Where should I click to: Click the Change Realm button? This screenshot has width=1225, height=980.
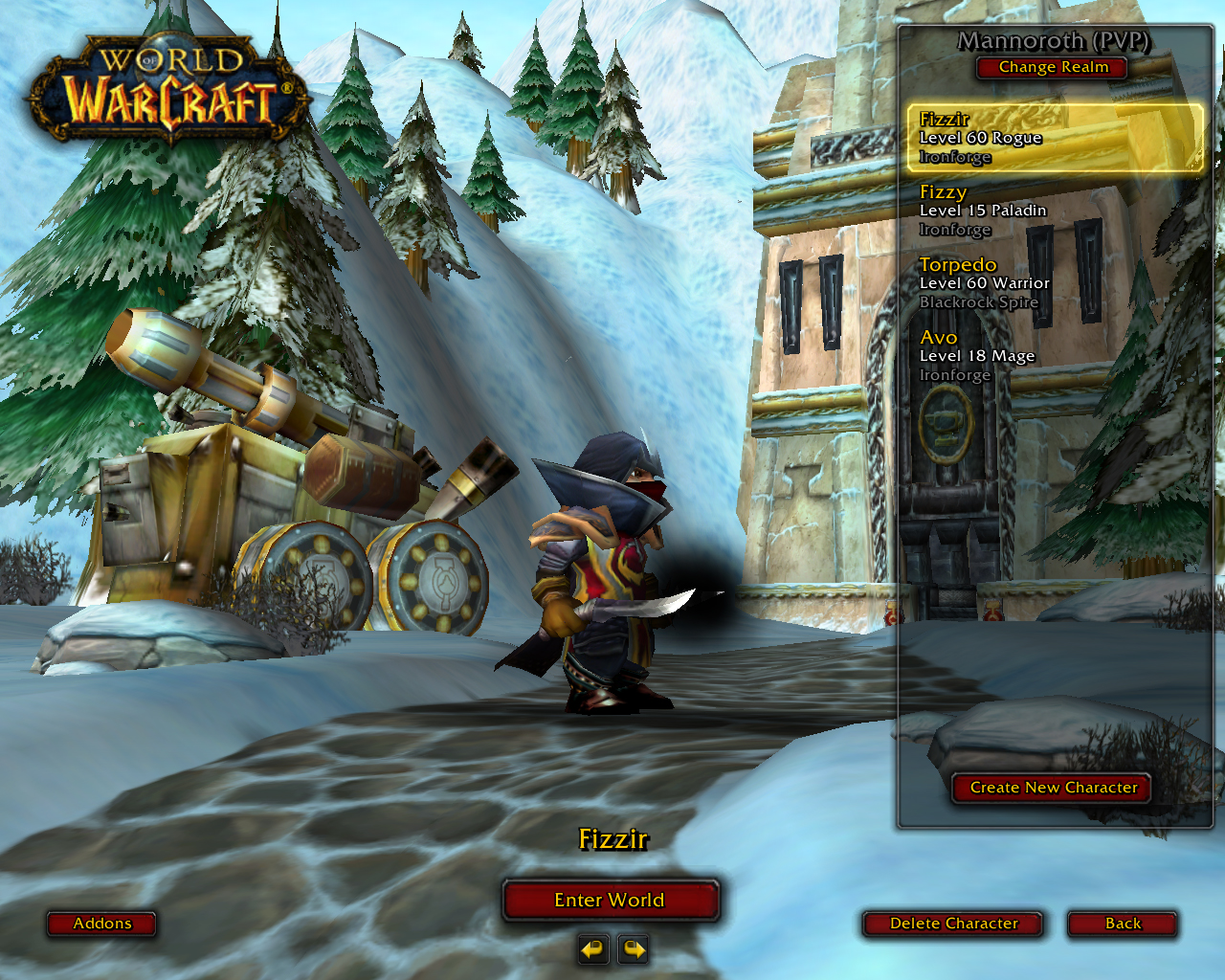[x=1053, y=67]
